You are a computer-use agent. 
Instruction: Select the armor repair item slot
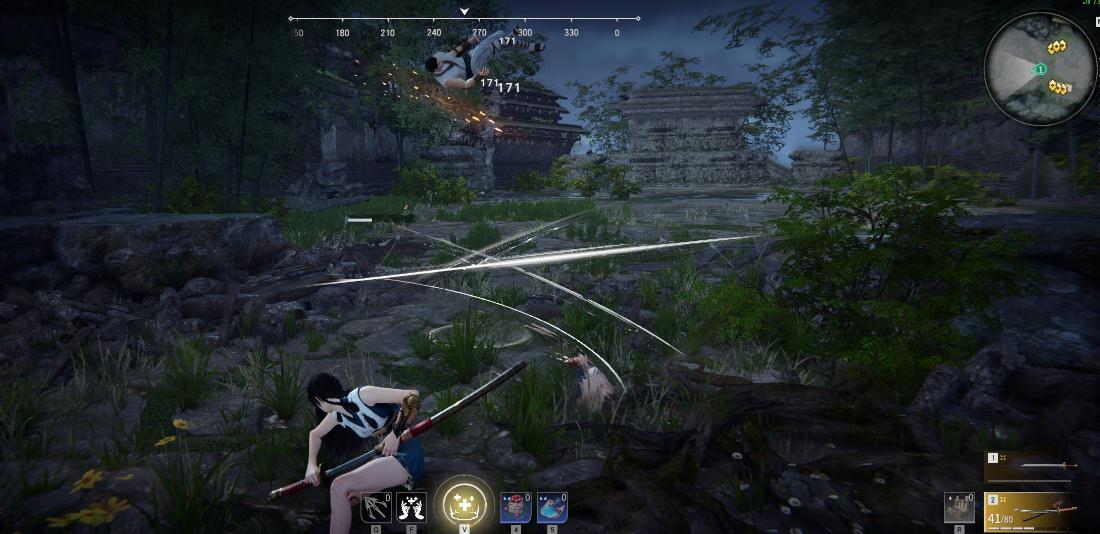[x=959, y=507]
